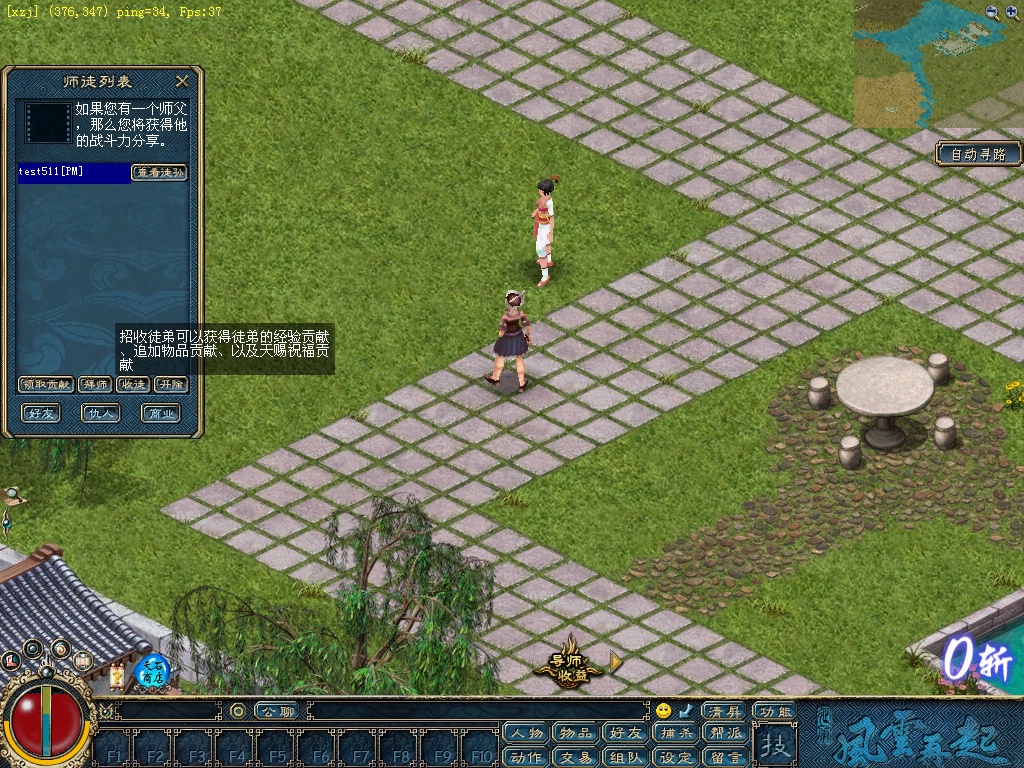Select the 公聊 public chat channel

[x=275, y=711]
